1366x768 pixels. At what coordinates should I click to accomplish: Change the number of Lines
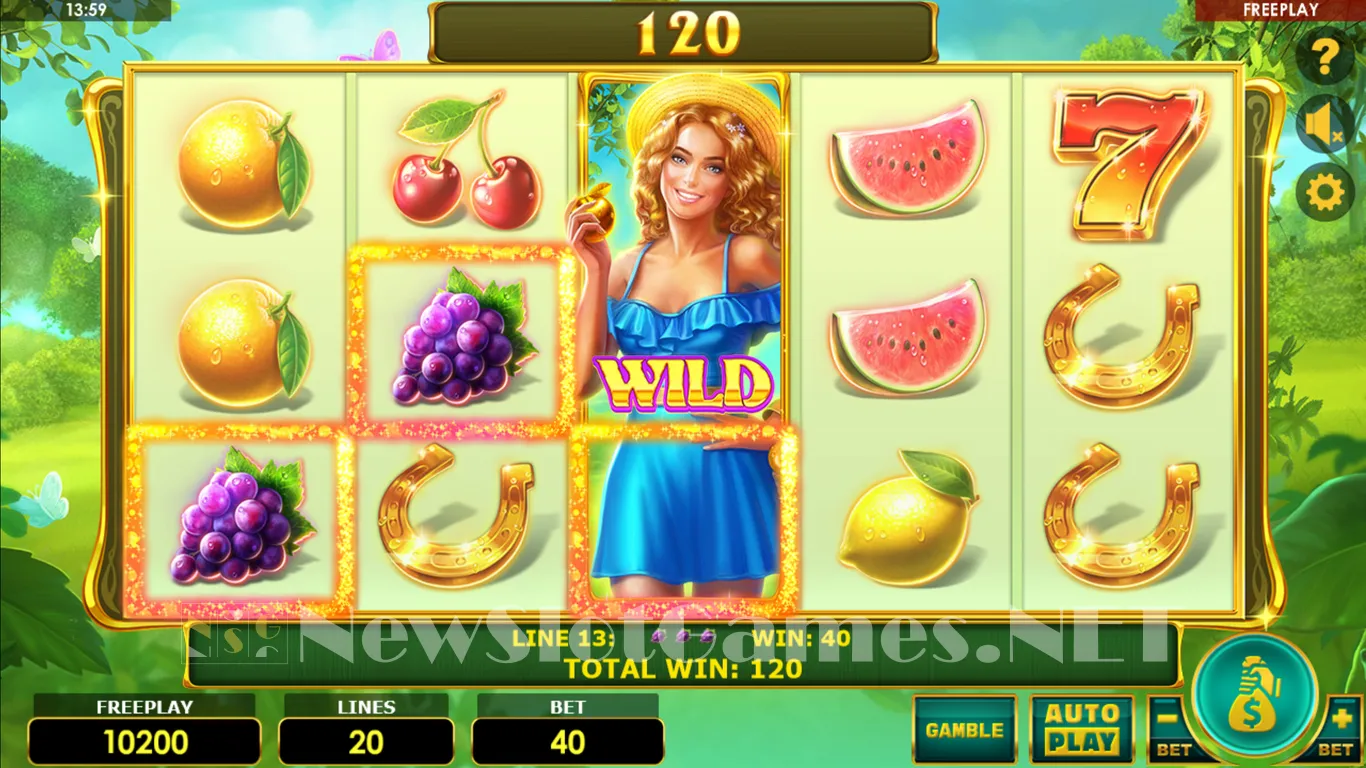(x=366, y=741)
